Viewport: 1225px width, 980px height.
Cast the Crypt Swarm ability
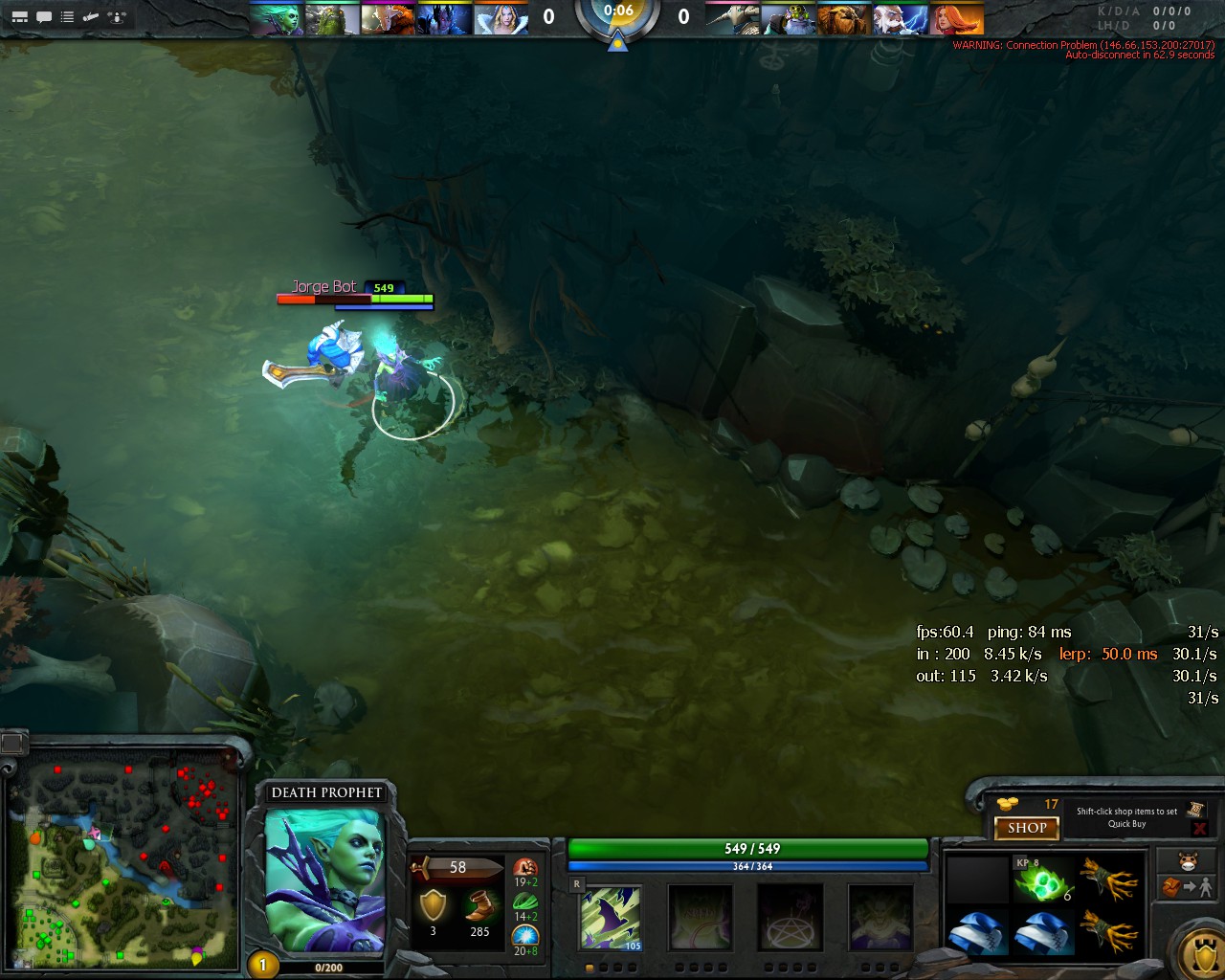tap(611, 918)
